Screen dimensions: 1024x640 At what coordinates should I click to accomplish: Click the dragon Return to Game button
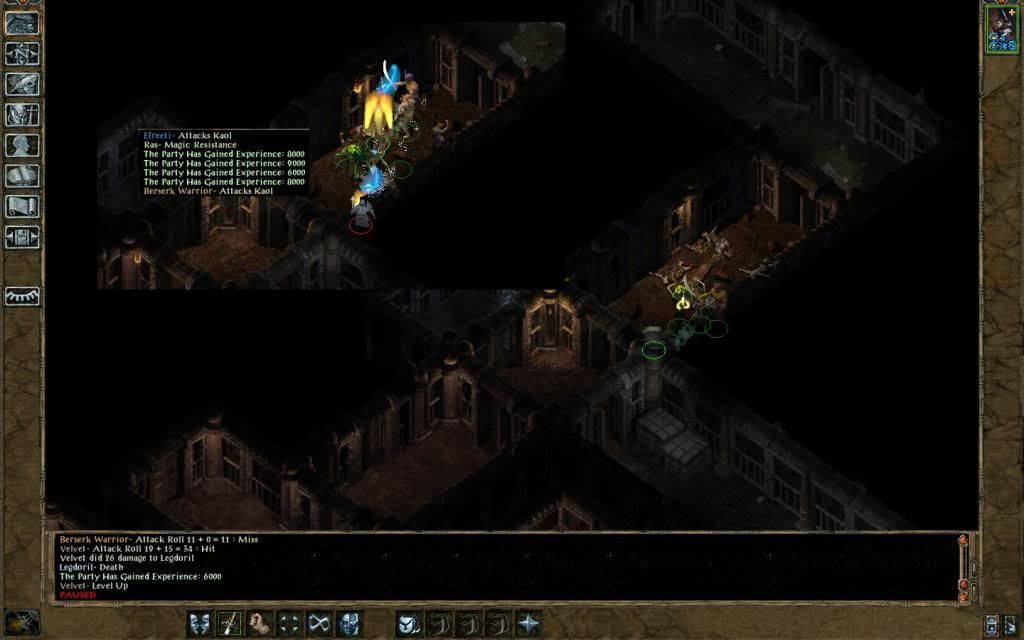(x=21, y=23)
